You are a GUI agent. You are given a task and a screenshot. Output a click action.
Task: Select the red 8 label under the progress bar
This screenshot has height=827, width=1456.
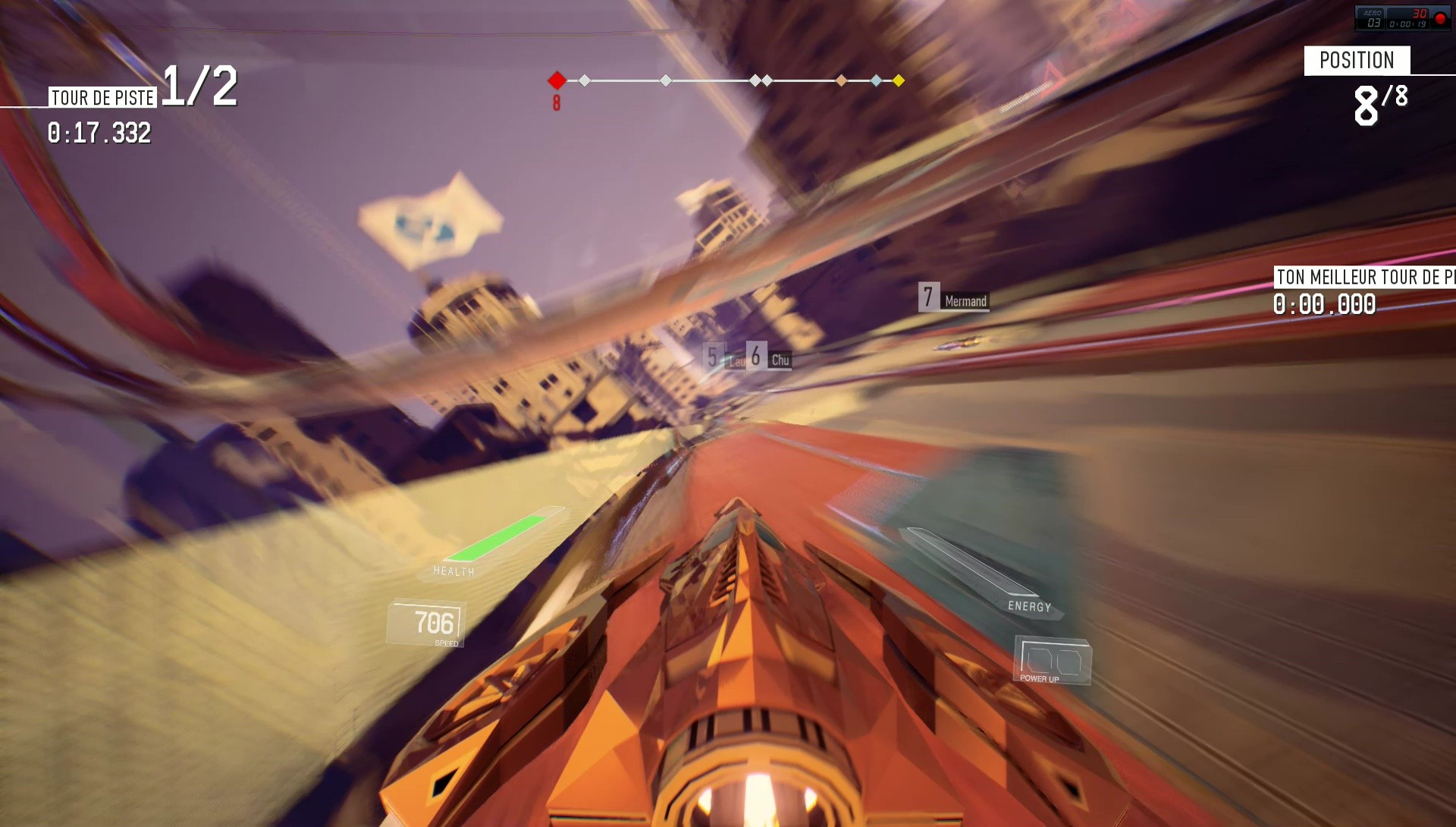557,101
